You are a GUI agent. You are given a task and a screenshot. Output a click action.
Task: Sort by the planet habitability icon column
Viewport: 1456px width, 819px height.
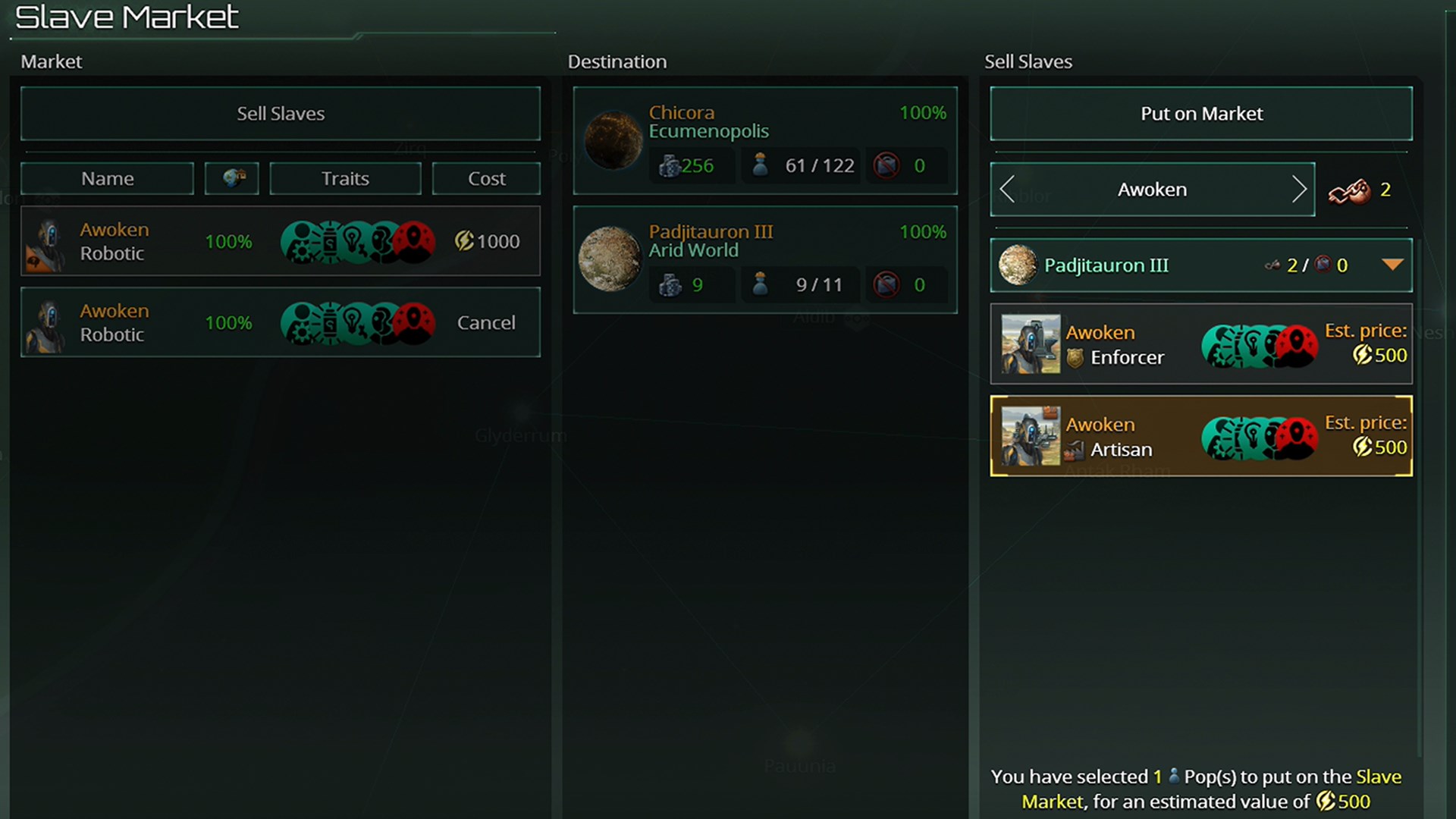click(x=232, y=179)
